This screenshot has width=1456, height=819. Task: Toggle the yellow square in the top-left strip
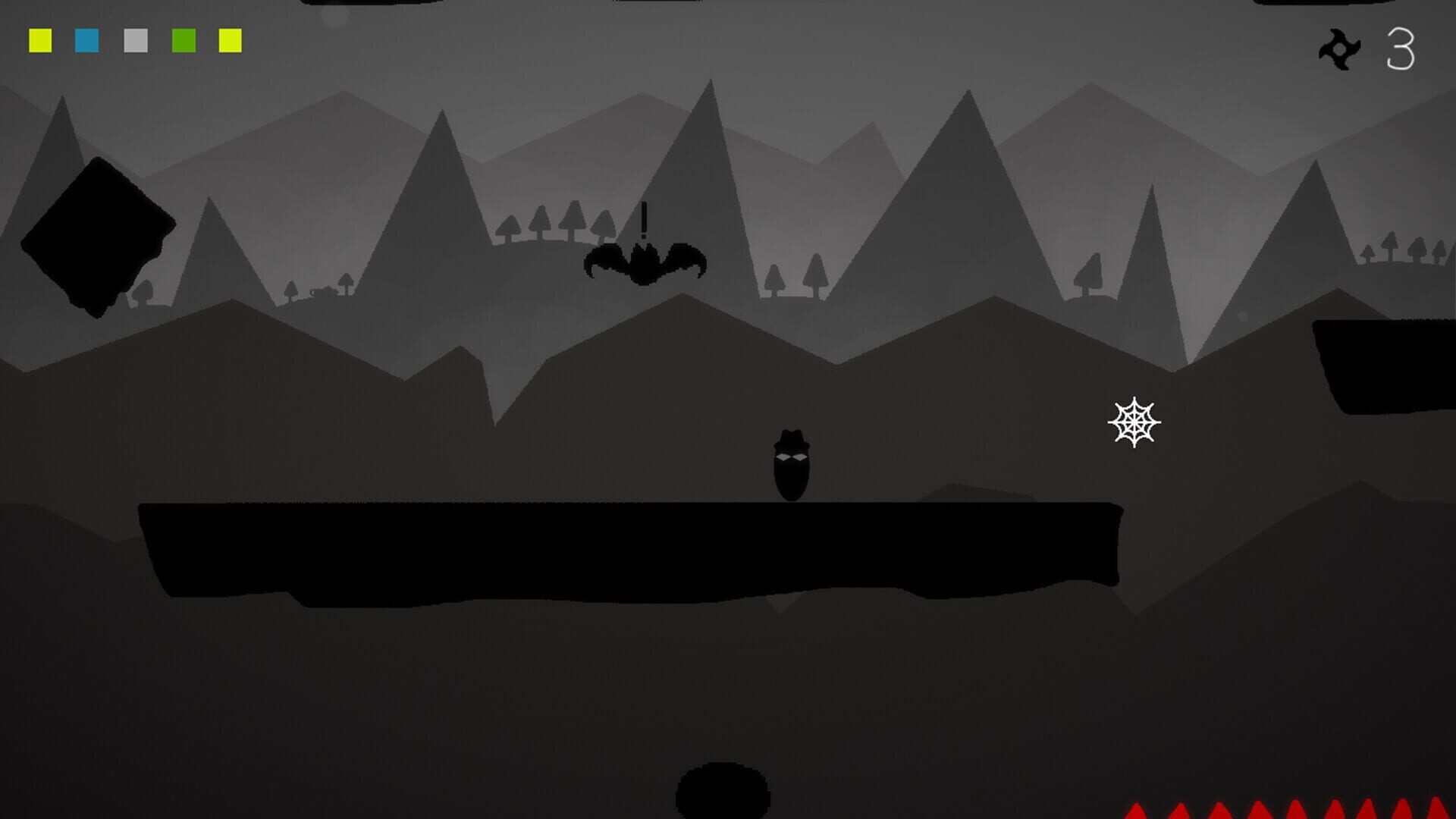39,41
